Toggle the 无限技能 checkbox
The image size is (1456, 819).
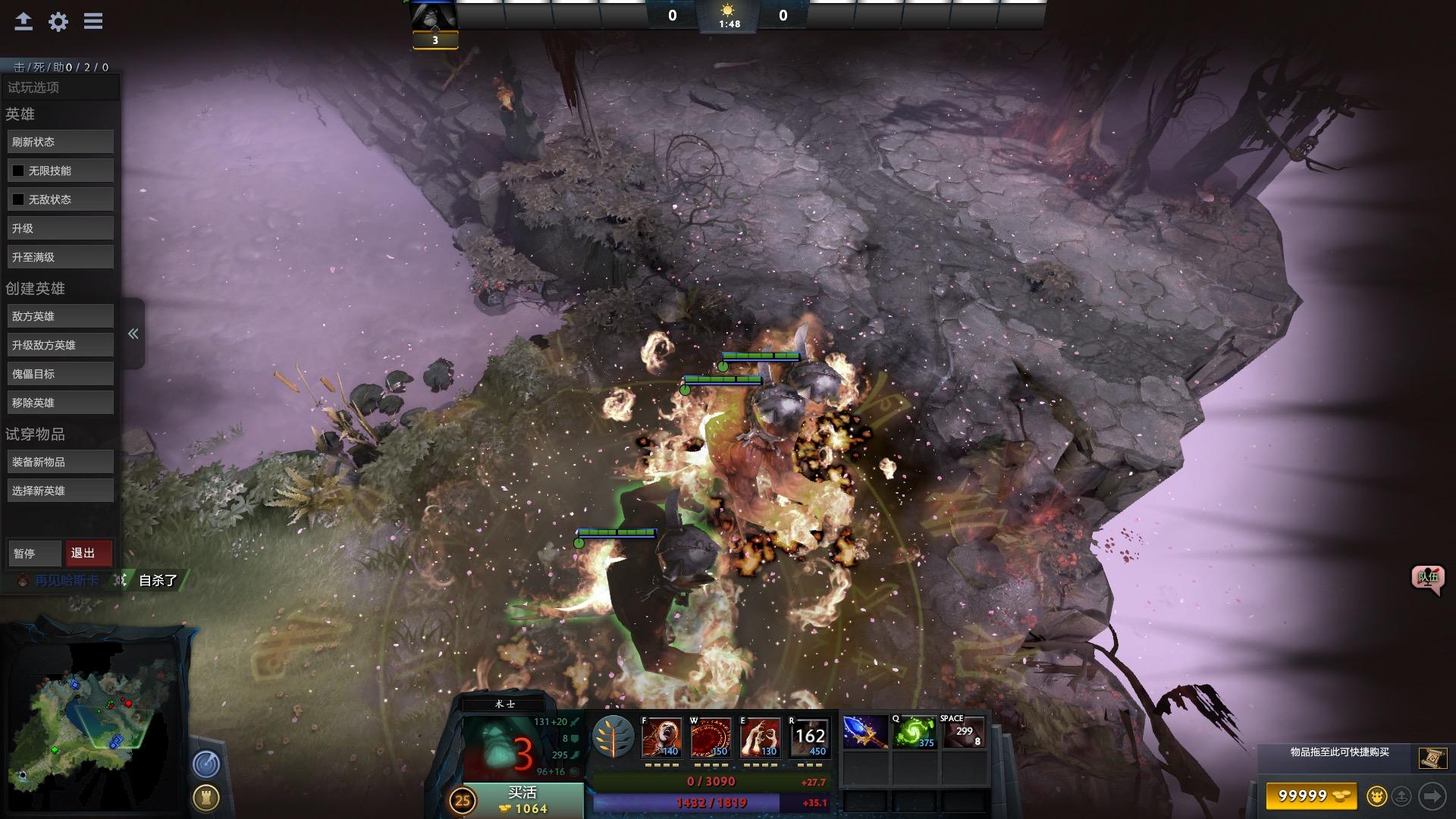click(18, 171)
